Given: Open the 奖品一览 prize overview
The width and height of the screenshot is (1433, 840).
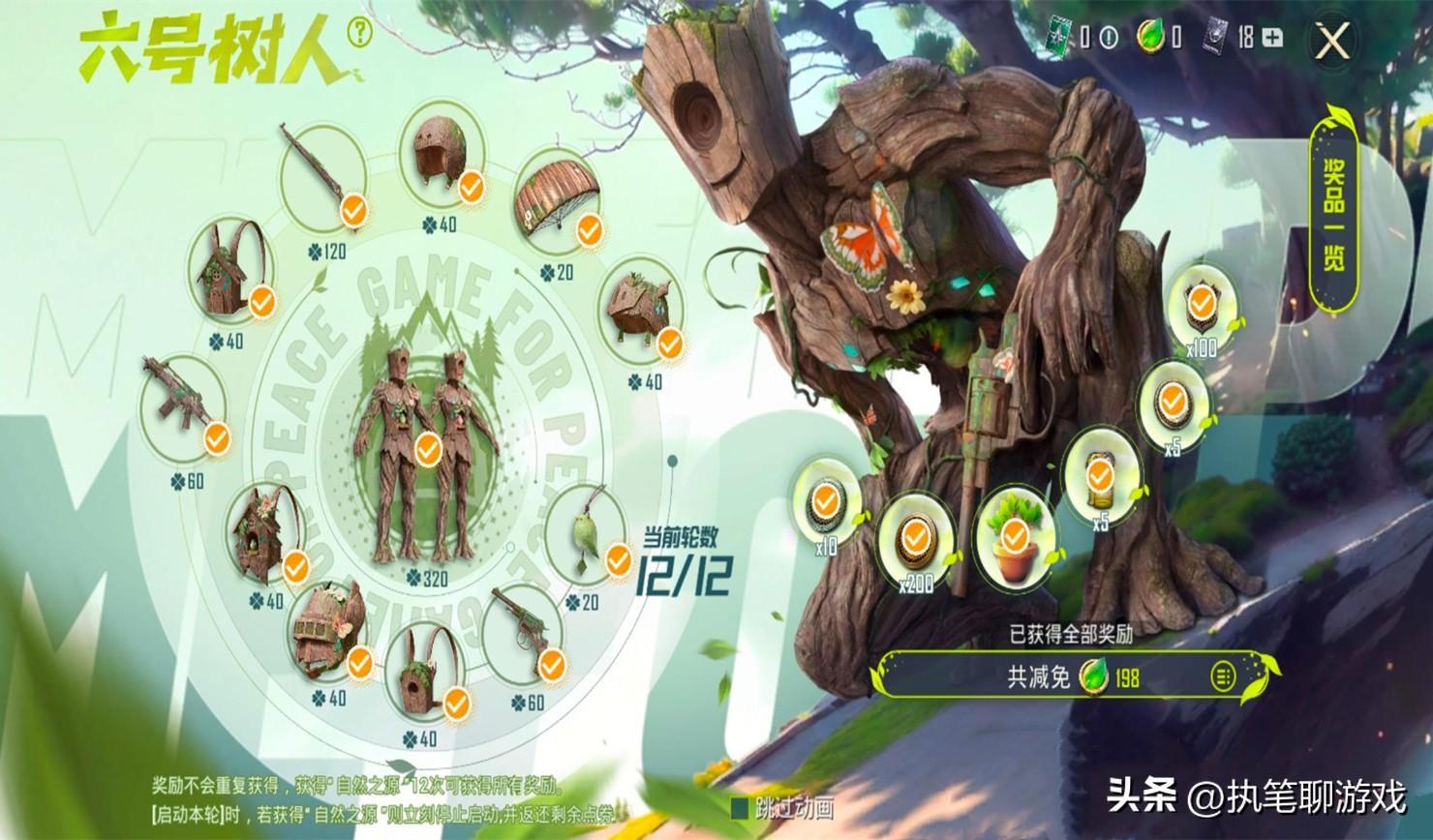Looking at the screenshot, I should tap(1334, 211).
